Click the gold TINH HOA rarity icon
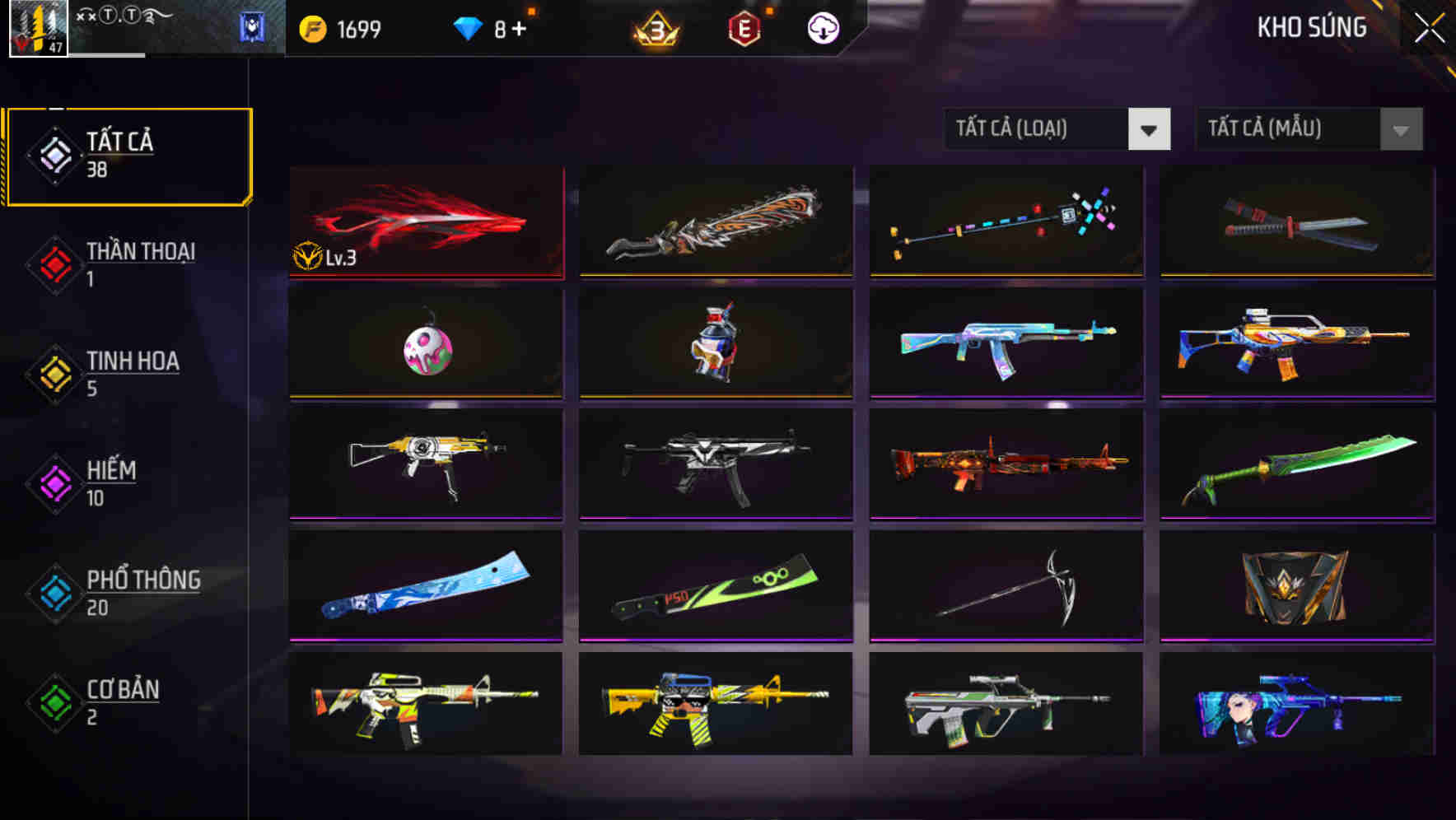 pyautogui.click(x=54, y=371)
